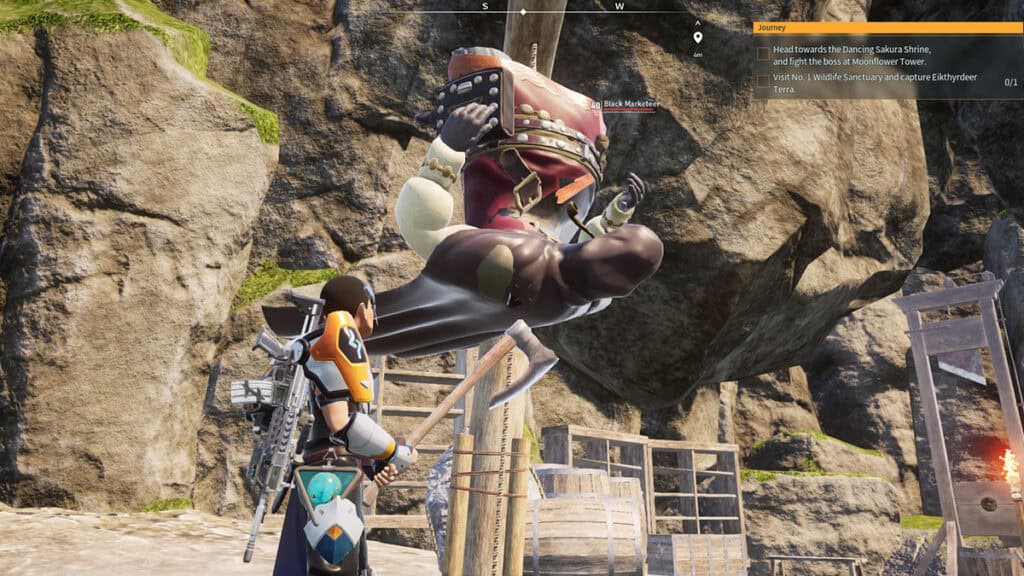This screenshot has width=1024, height=576.
Task: Tick the checkbox beside the Moonflower Tower objective
Action: point(763,53)
